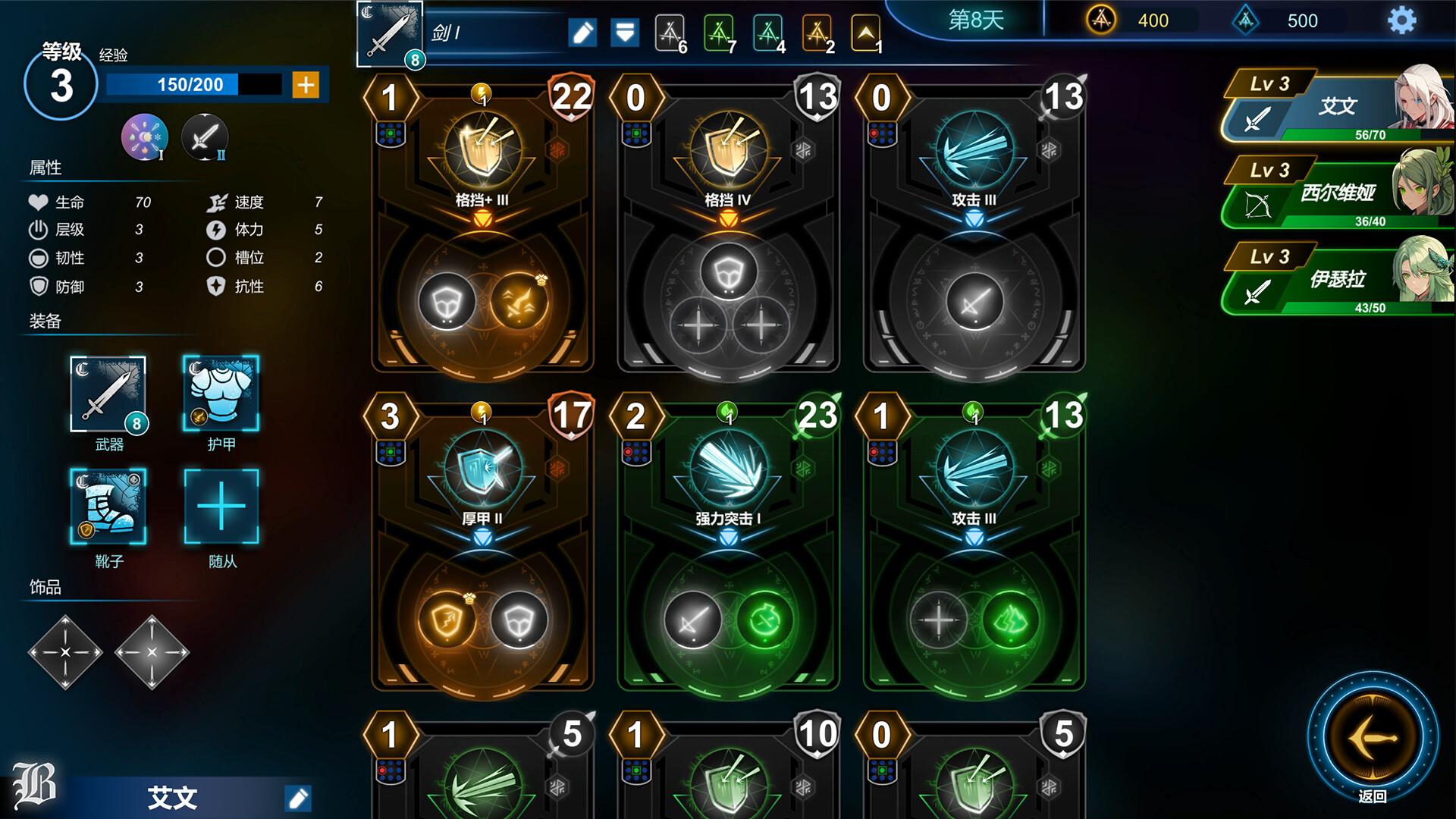This screenshot has height=819, width=1456.
Task: Open the 靴子 boots equipment slot
Action: pyautogui.click(x=108, y=506)
